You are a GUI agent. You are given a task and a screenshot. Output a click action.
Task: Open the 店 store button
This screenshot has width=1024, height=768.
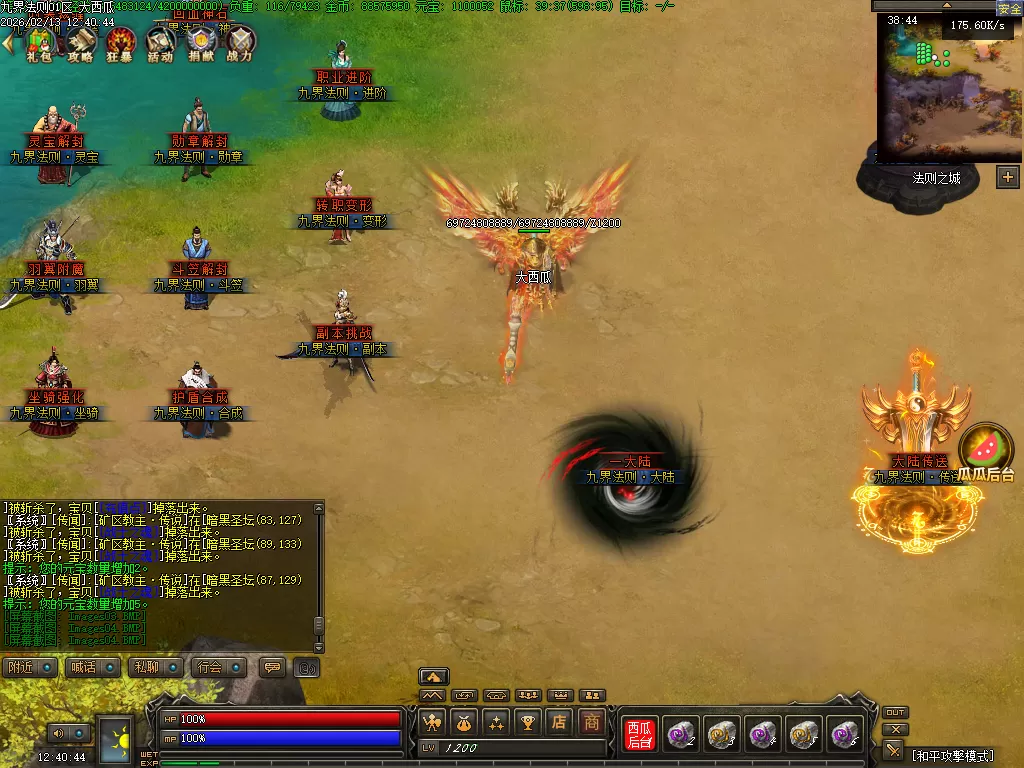coord(560,721)
